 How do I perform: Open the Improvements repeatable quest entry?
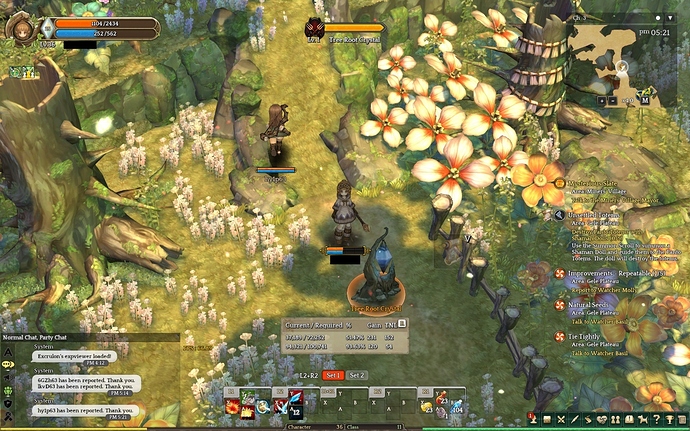(x=600, y=271)
